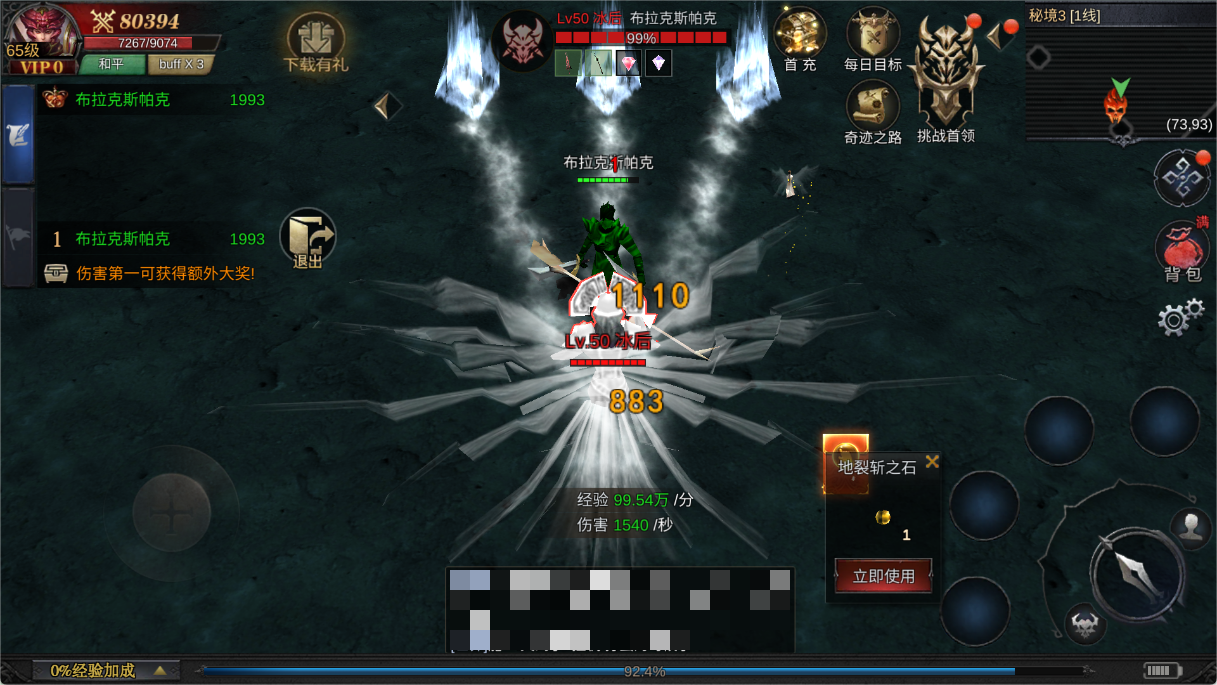This screenshot has height=685, width=1217.
Task: Toggle the 和平 peace mode button
Action: pos(111,64)
